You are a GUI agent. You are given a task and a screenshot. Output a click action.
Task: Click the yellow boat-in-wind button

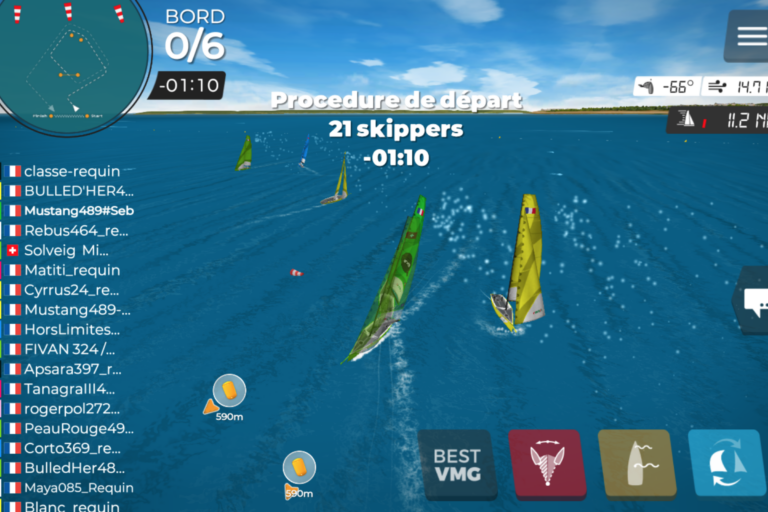coord(637,464)
